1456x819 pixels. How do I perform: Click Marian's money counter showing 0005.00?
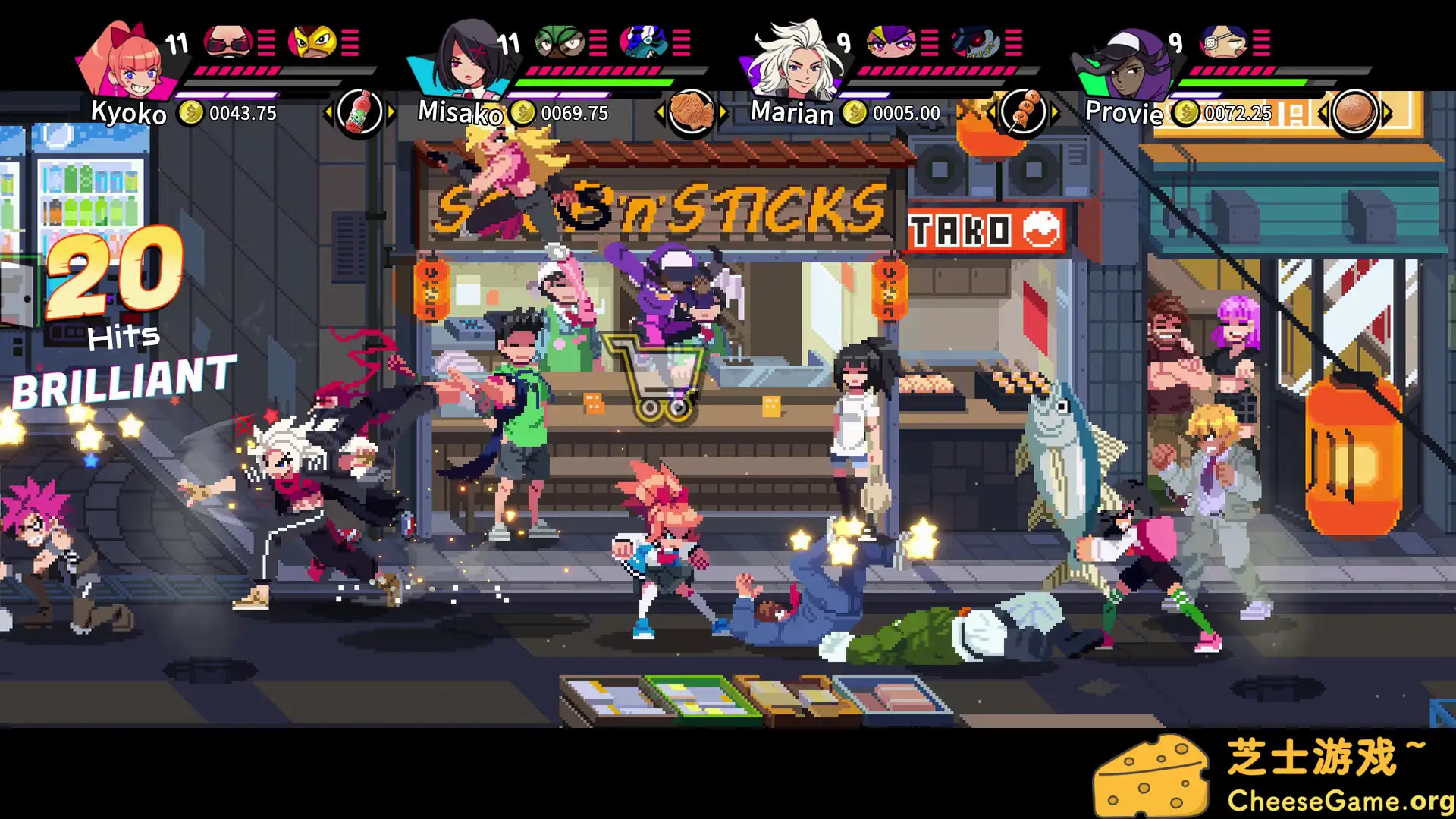pyautogui.click(x=908, y=112)
